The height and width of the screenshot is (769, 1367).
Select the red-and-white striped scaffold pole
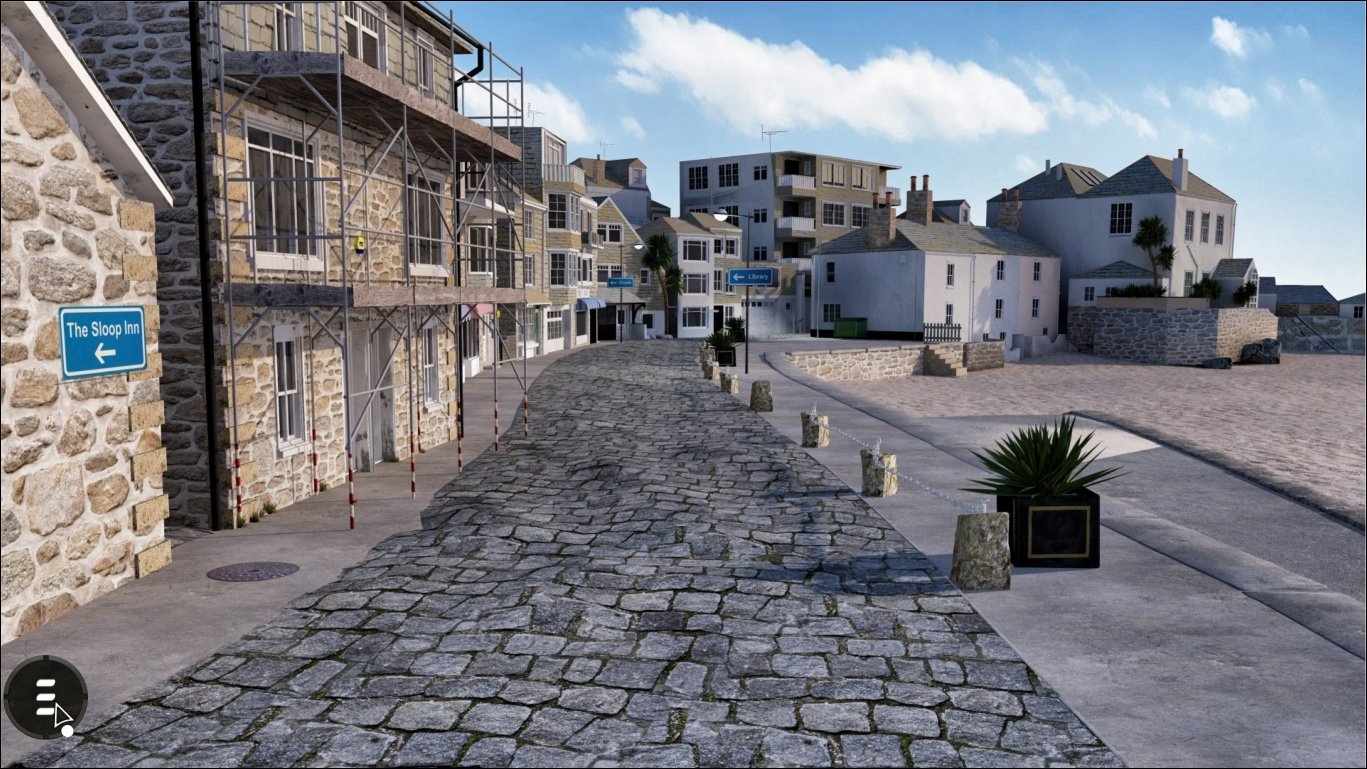pos(354,486)
